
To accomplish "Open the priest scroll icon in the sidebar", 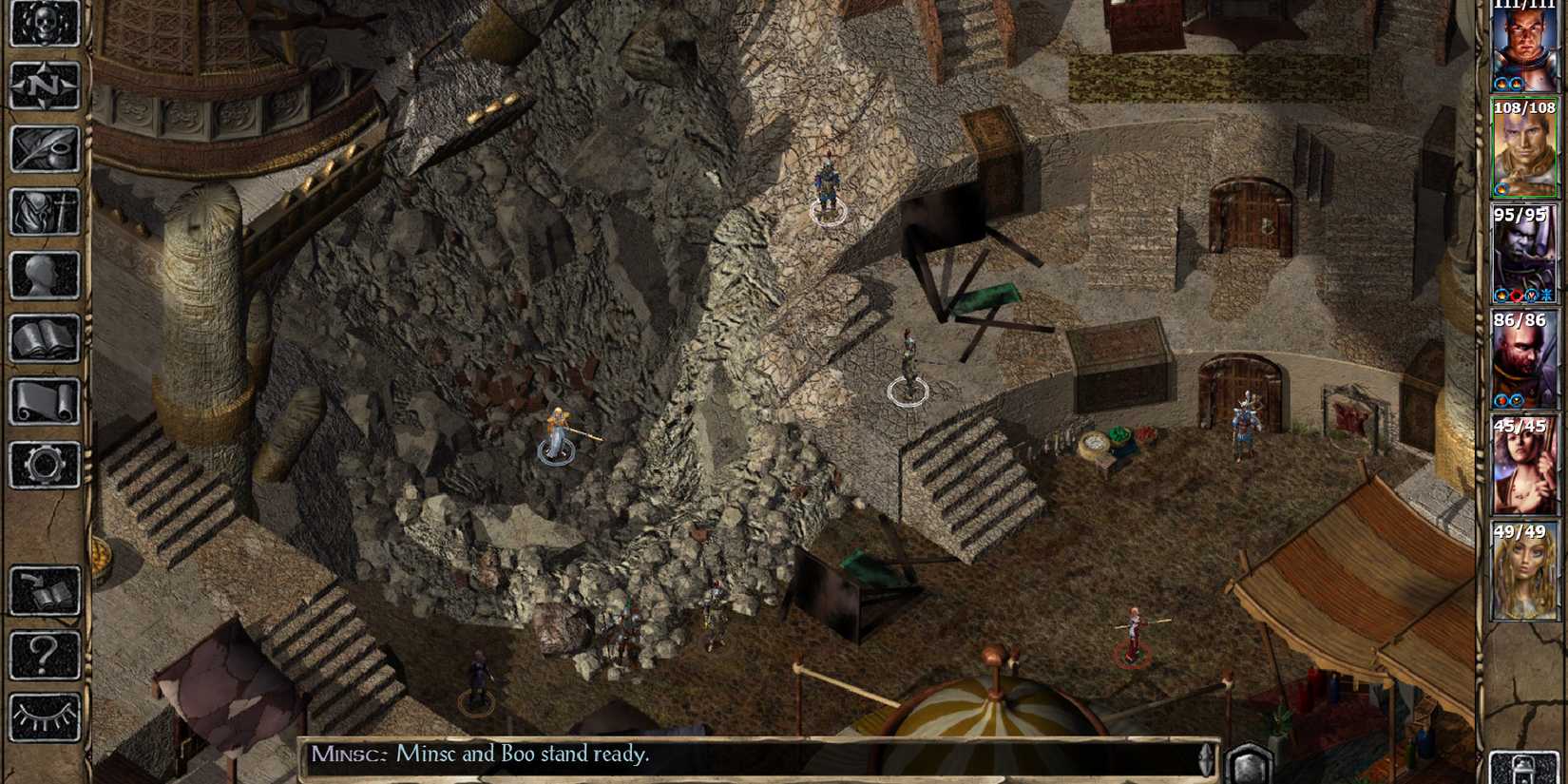I will click(x=45, y=402).
